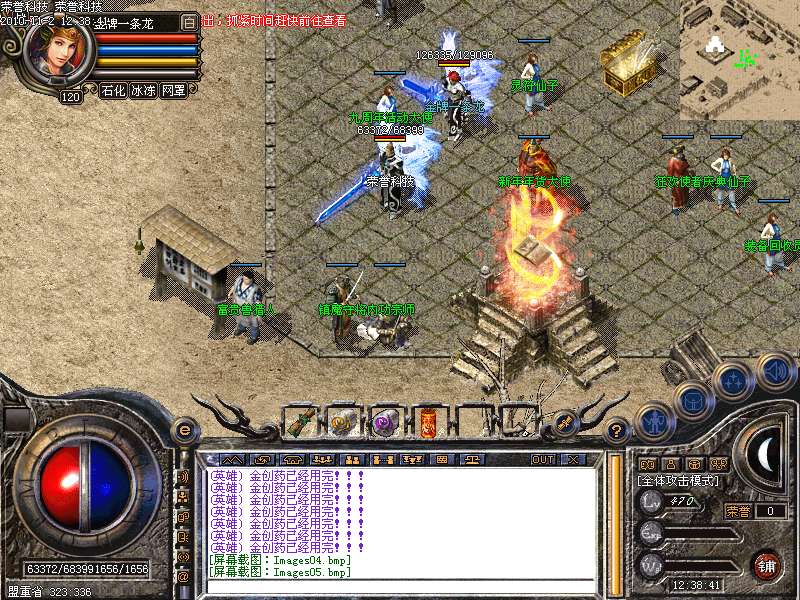800x600 pixels.
Task: Open the shop with the red 铺 button
Action: point(767,564)
